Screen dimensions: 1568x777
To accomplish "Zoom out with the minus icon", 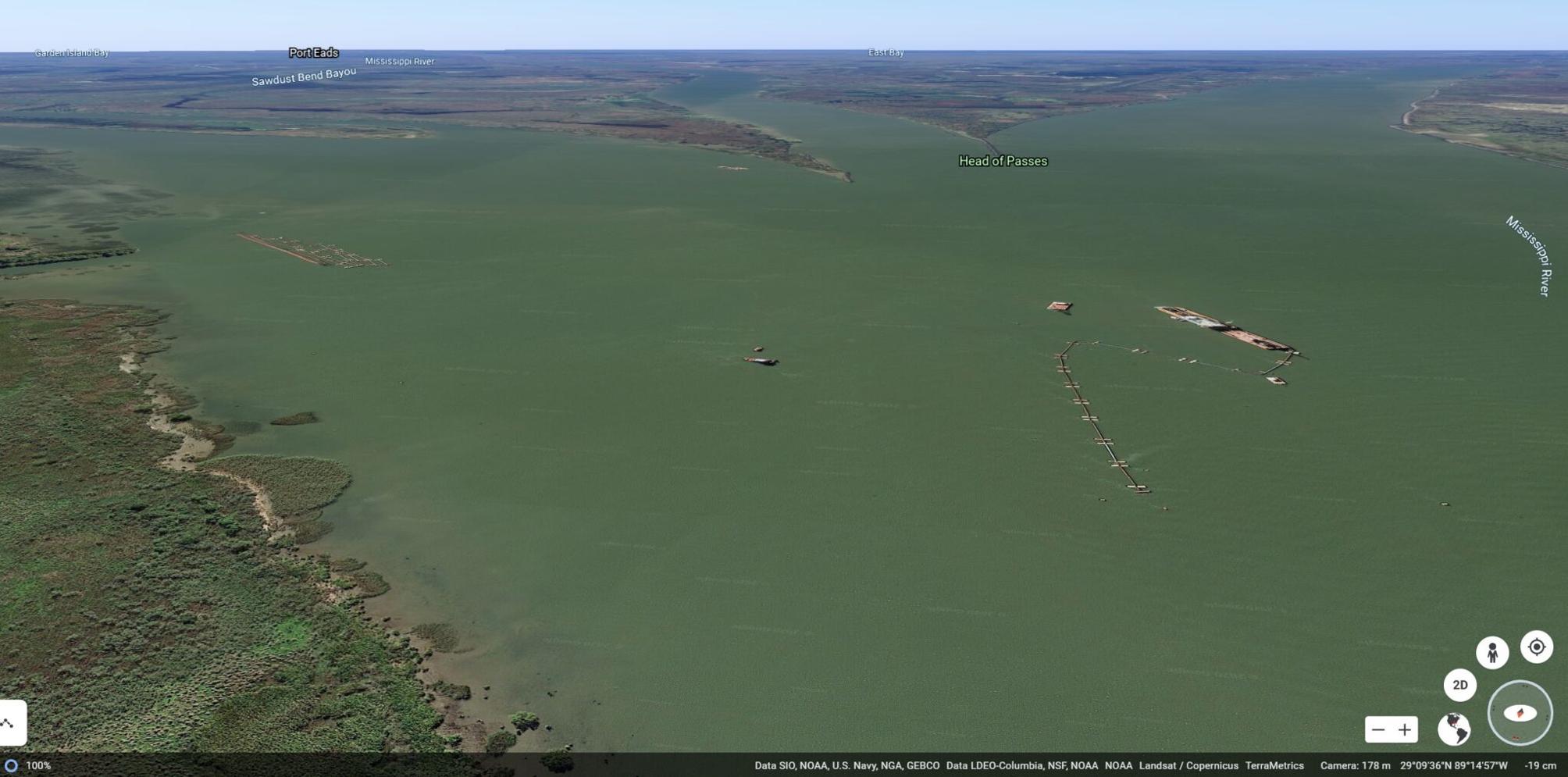I will (x=1377, y=730).
